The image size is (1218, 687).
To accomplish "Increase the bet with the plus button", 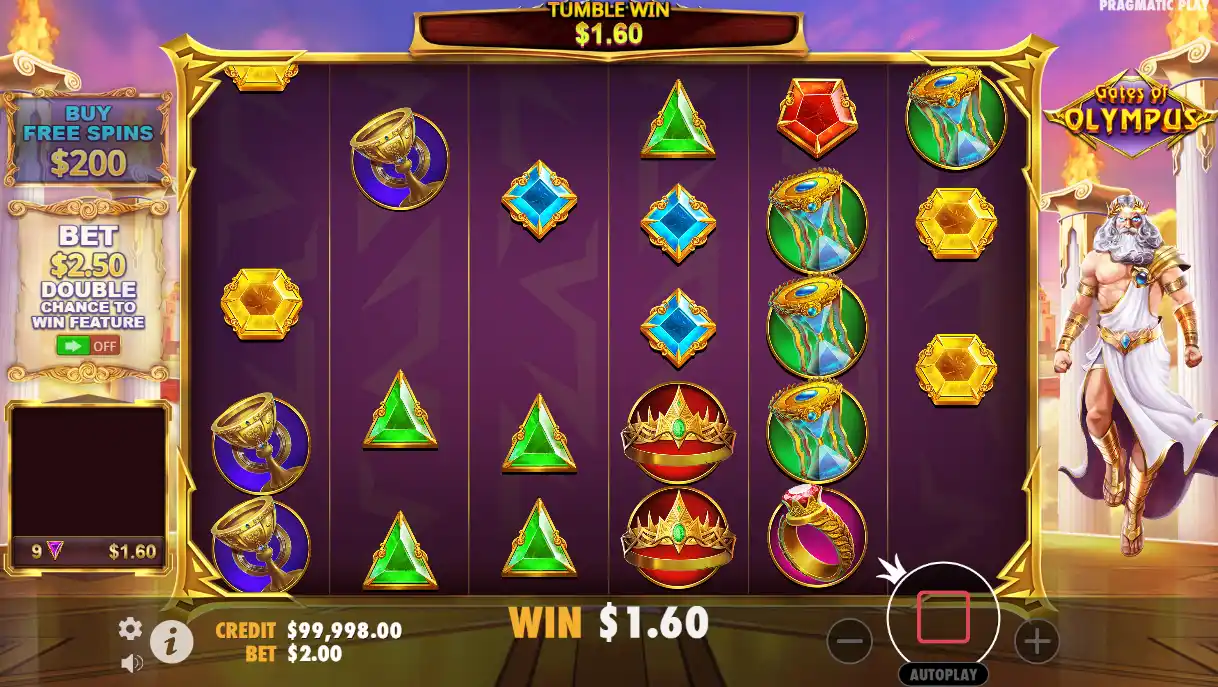I will click(x=1036, y=641).
